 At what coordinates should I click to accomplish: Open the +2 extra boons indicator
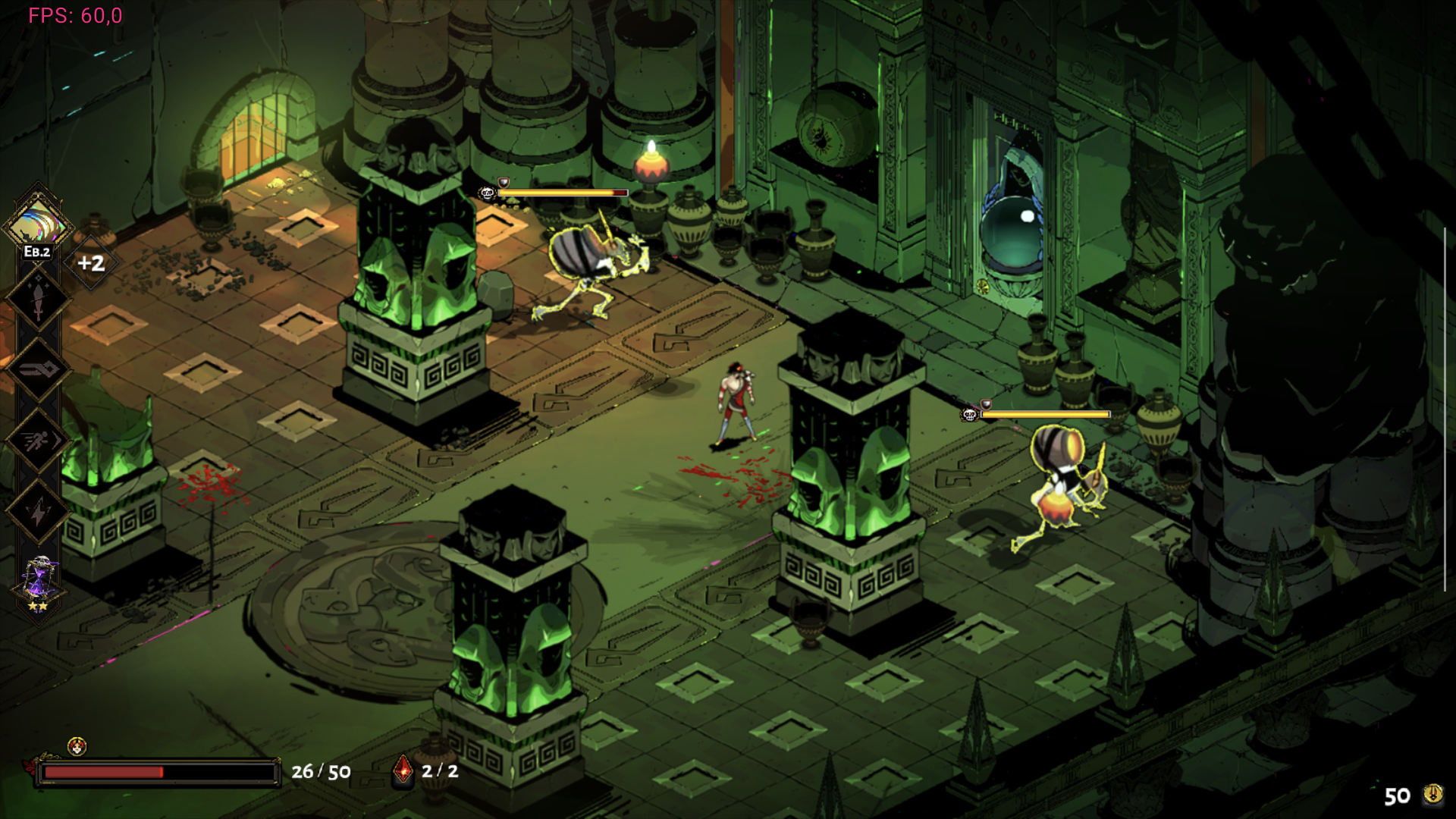coord(91,263)
